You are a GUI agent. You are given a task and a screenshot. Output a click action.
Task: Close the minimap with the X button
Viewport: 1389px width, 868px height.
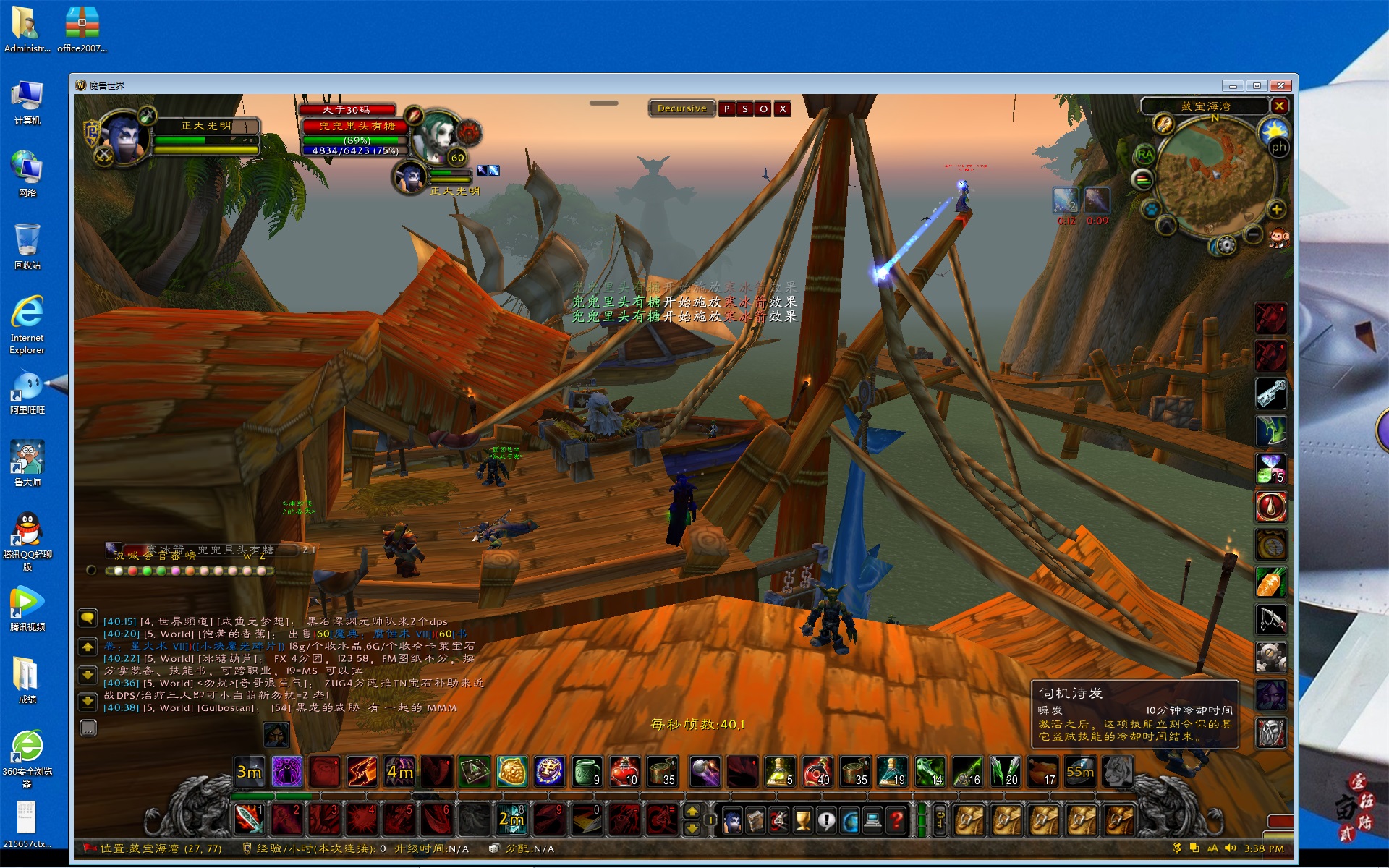[1279, 106]
